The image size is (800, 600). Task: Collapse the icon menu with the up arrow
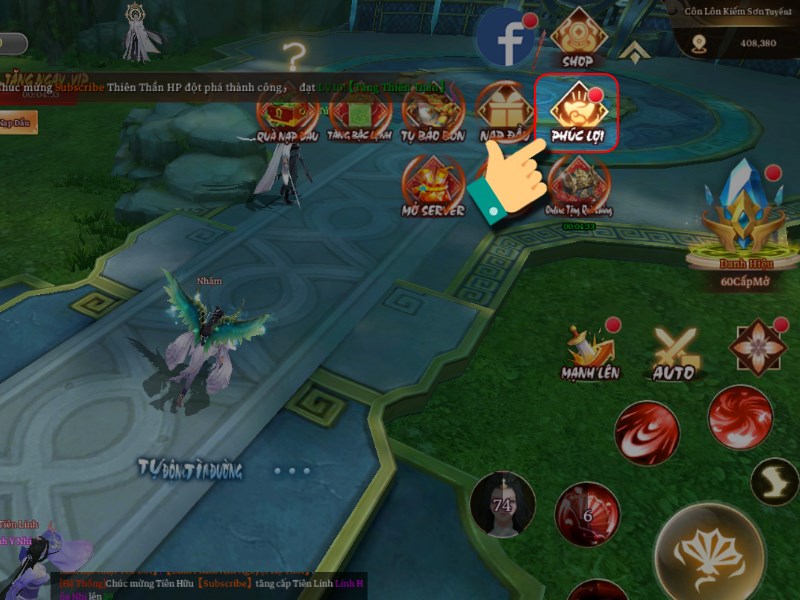click(x=631, y=50)
